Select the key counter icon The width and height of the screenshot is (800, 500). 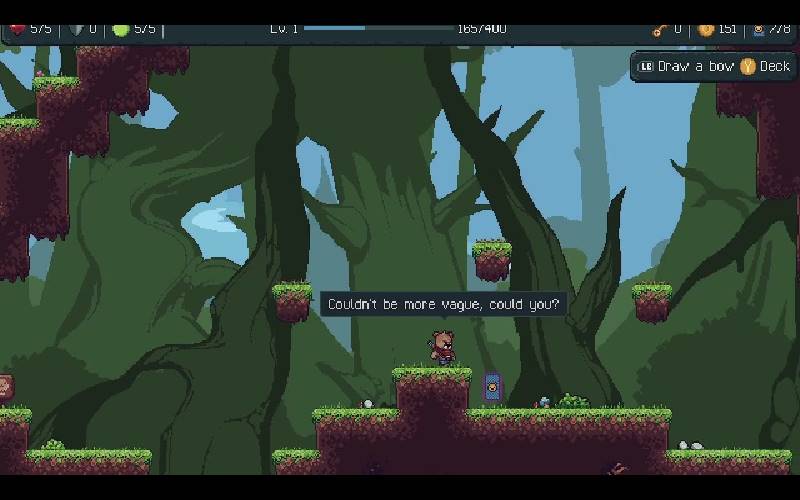click(x=658, y=29)
